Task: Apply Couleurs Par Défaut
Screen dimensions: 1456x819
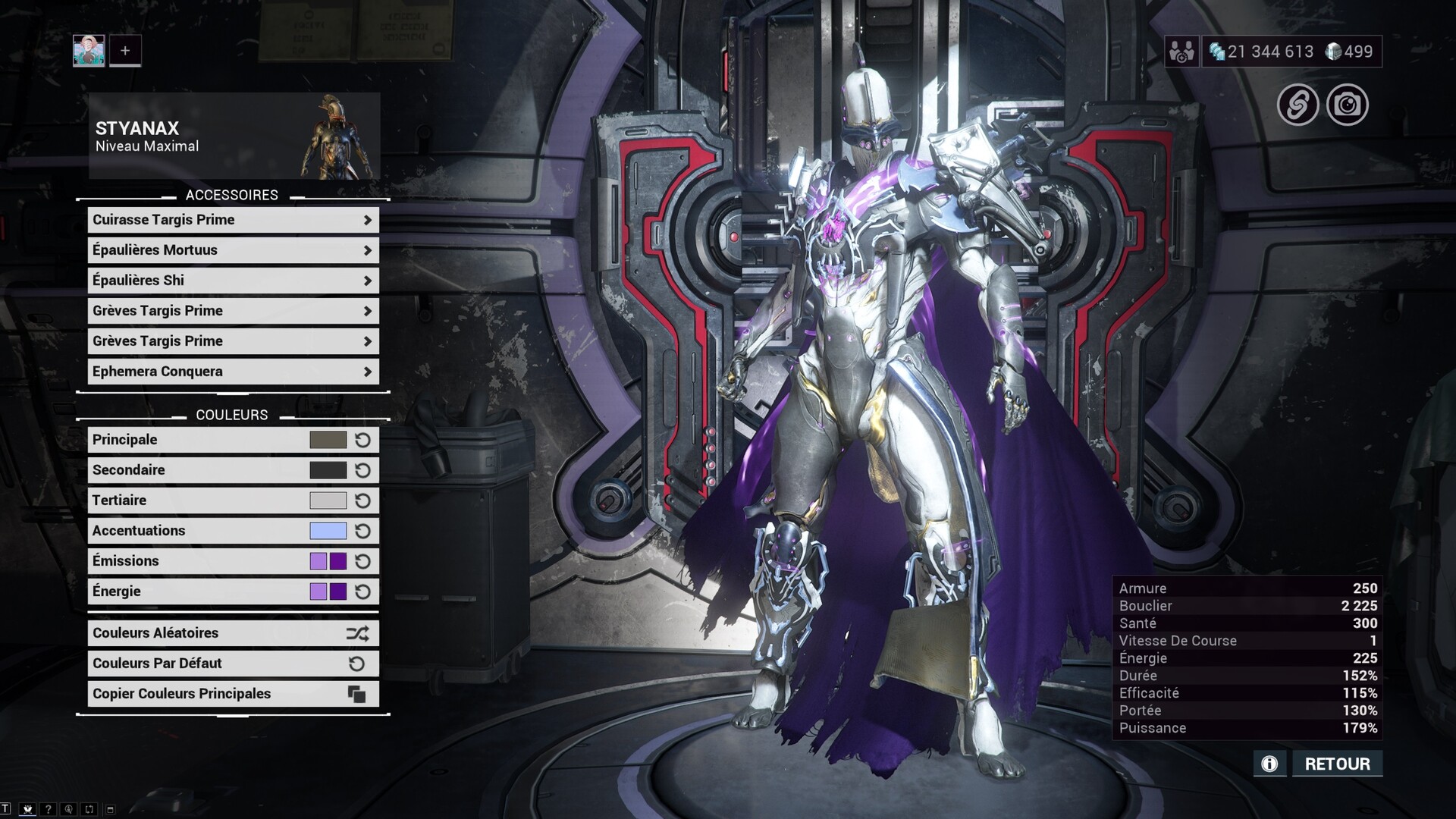Action: coord(233,664)
